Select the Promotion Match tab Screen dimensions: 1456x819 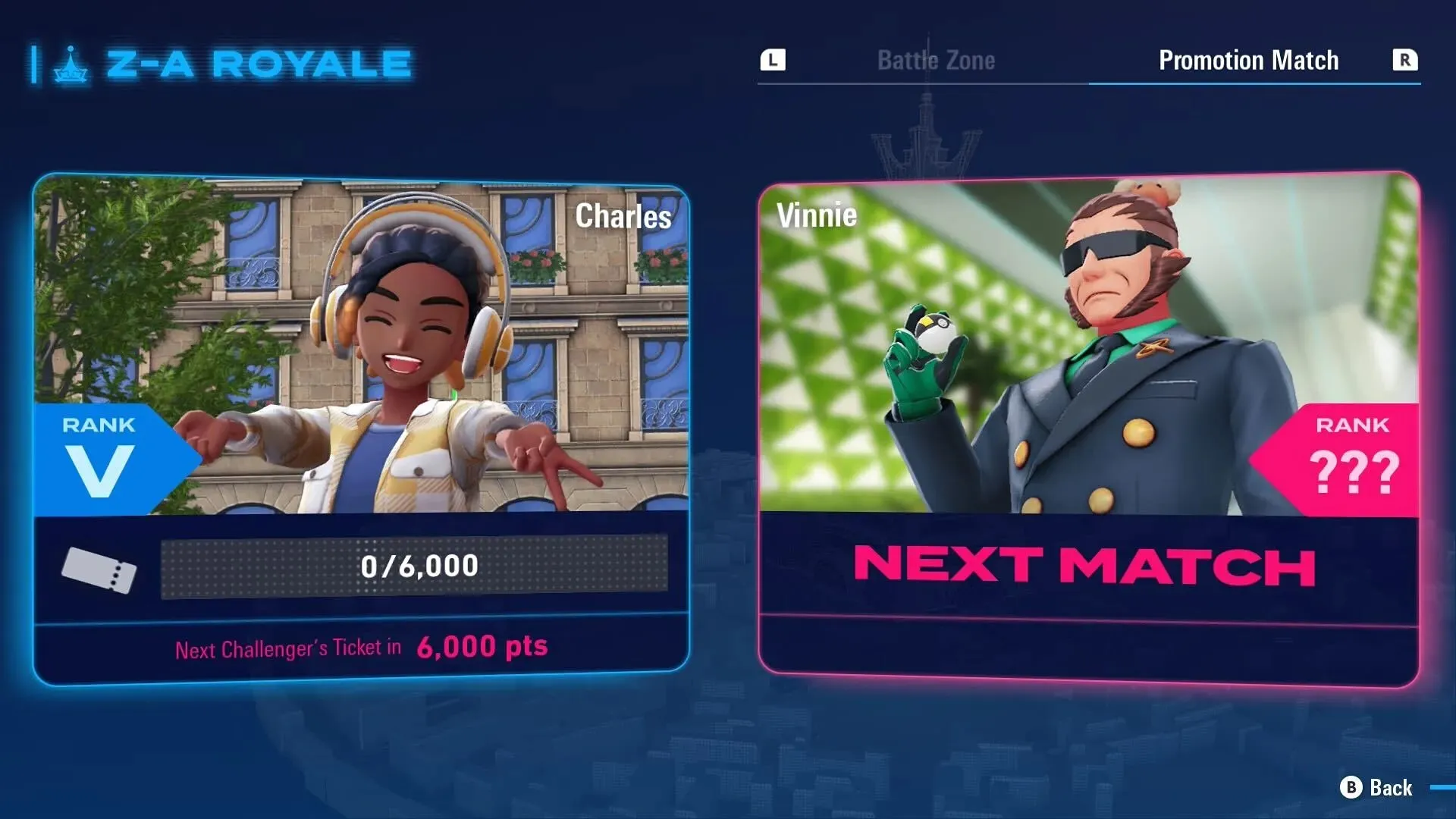(1248, 61)
